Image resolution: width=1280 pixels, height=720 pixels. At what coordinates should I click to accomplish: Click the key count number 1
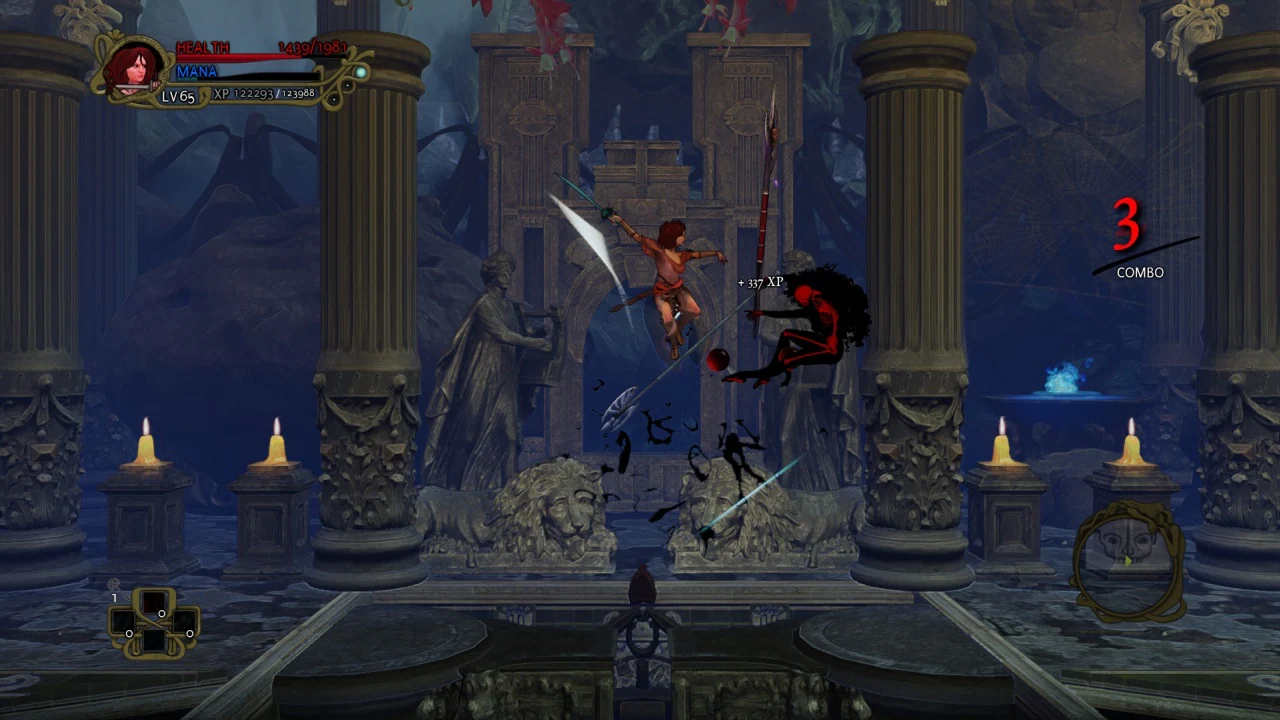(x=114, y=597)
